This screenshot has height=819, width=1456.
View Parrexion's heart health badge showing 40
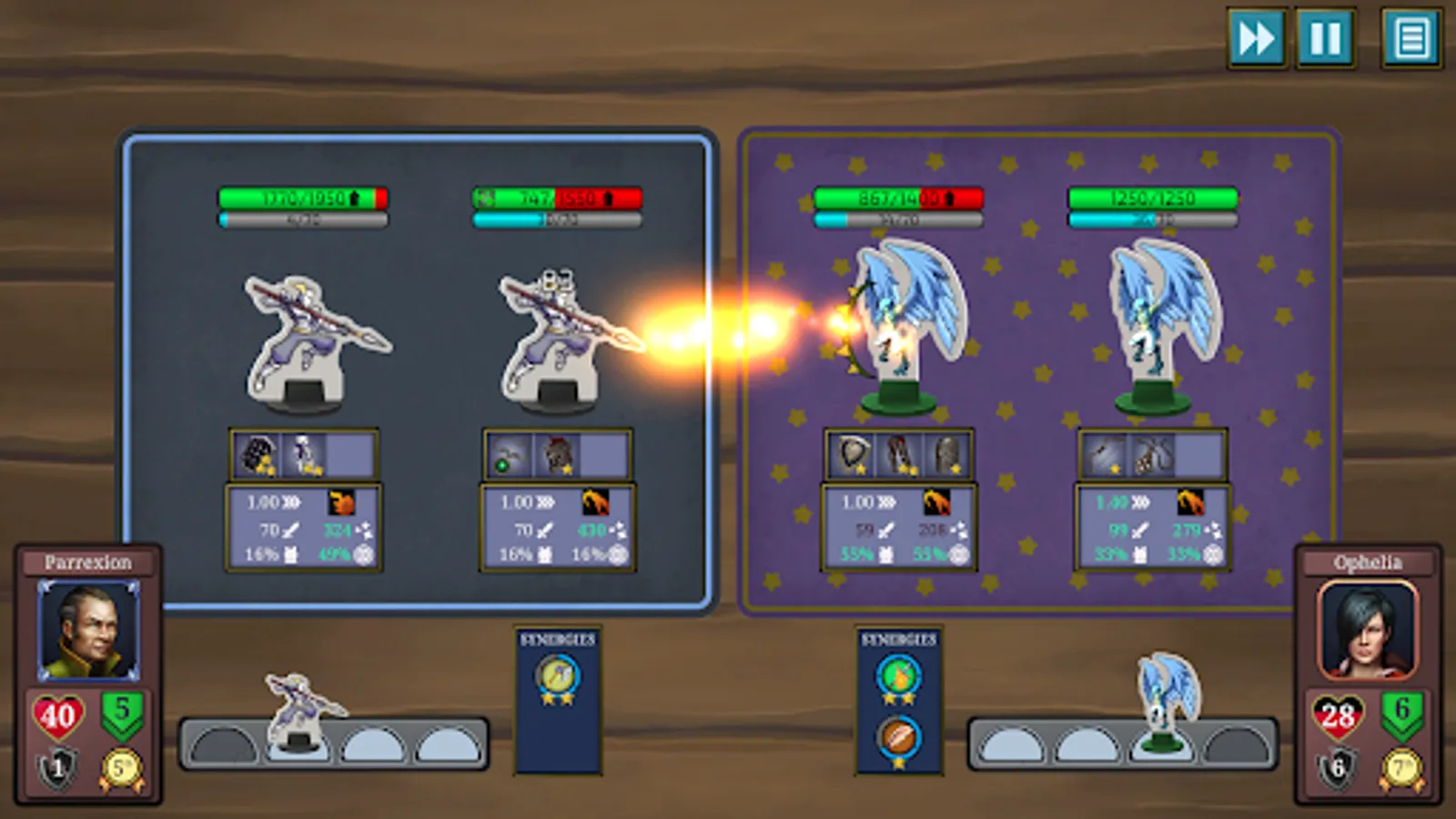56,713
